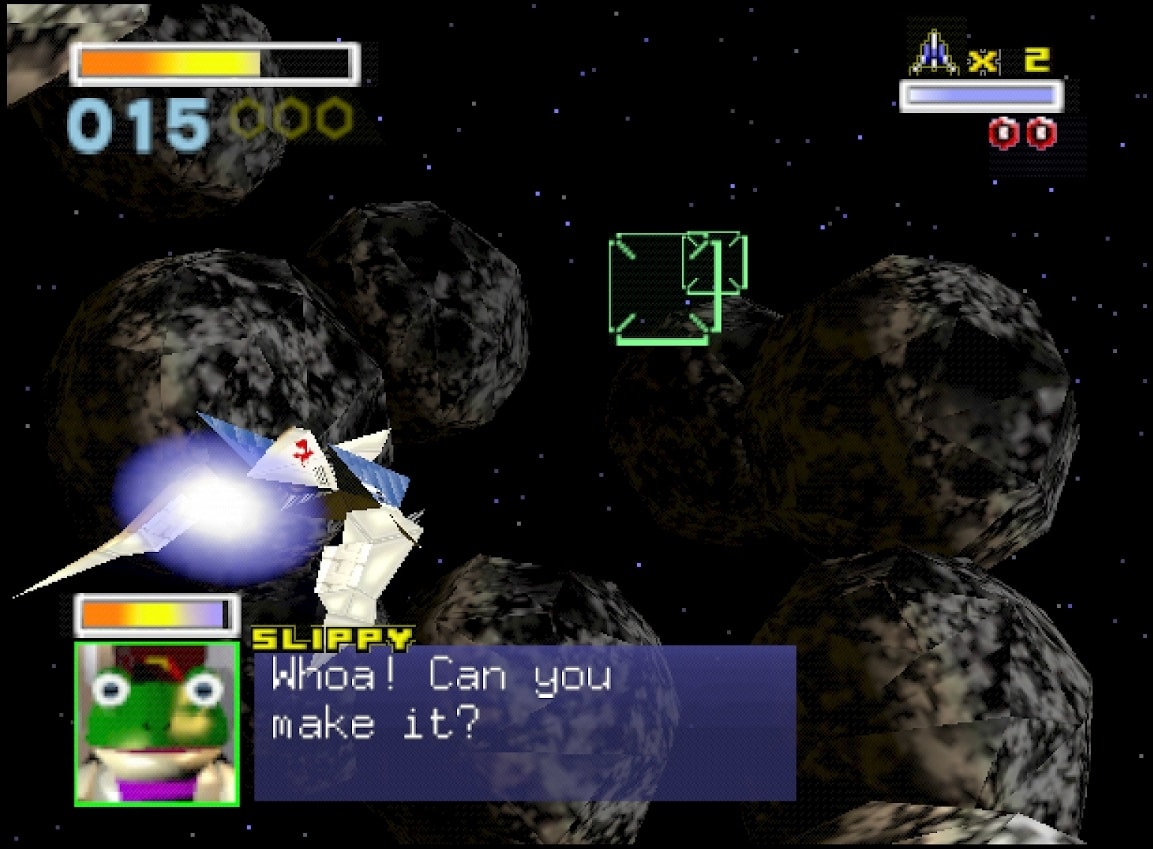This screenshot has height=849, width=1153.
Task: Click Slippy's frog portrait
Action: pyautogui.click(x=157, y=723)
